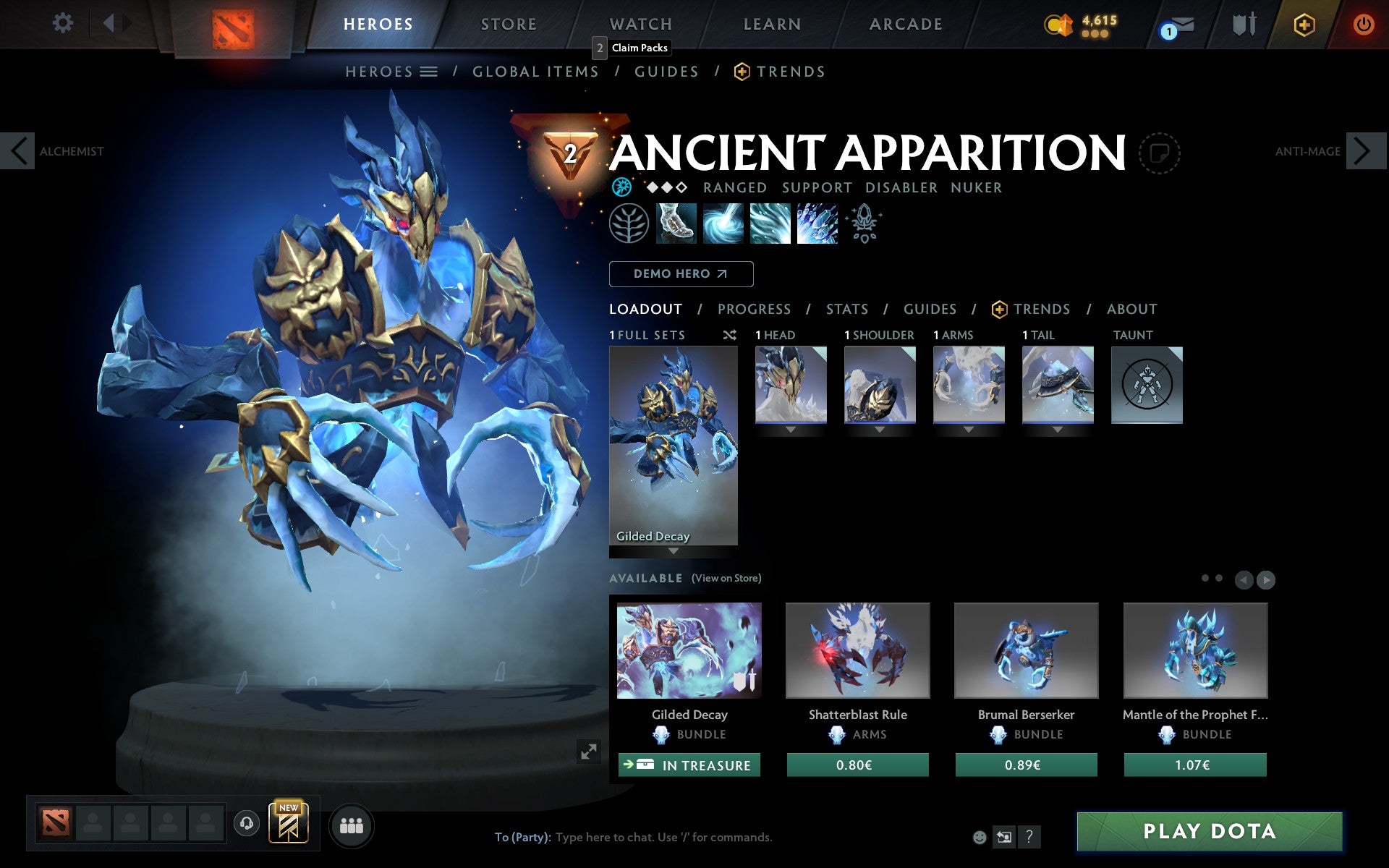
Task: Select the Shatterblast Rule arms thumbnail
Action: point(857,650)
